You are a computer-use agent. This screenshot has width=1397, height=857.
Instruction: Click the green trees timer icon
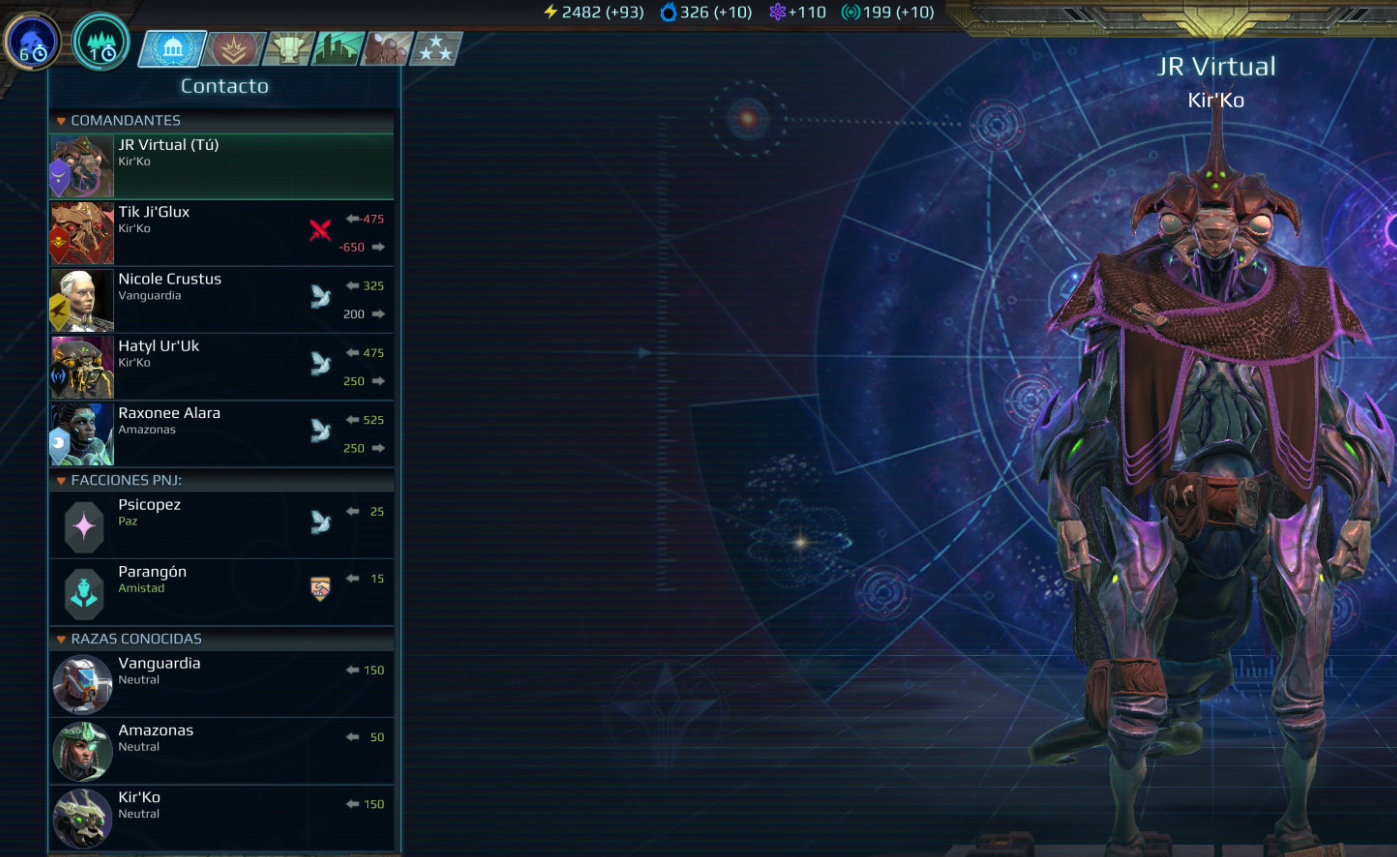coord(101,42)
